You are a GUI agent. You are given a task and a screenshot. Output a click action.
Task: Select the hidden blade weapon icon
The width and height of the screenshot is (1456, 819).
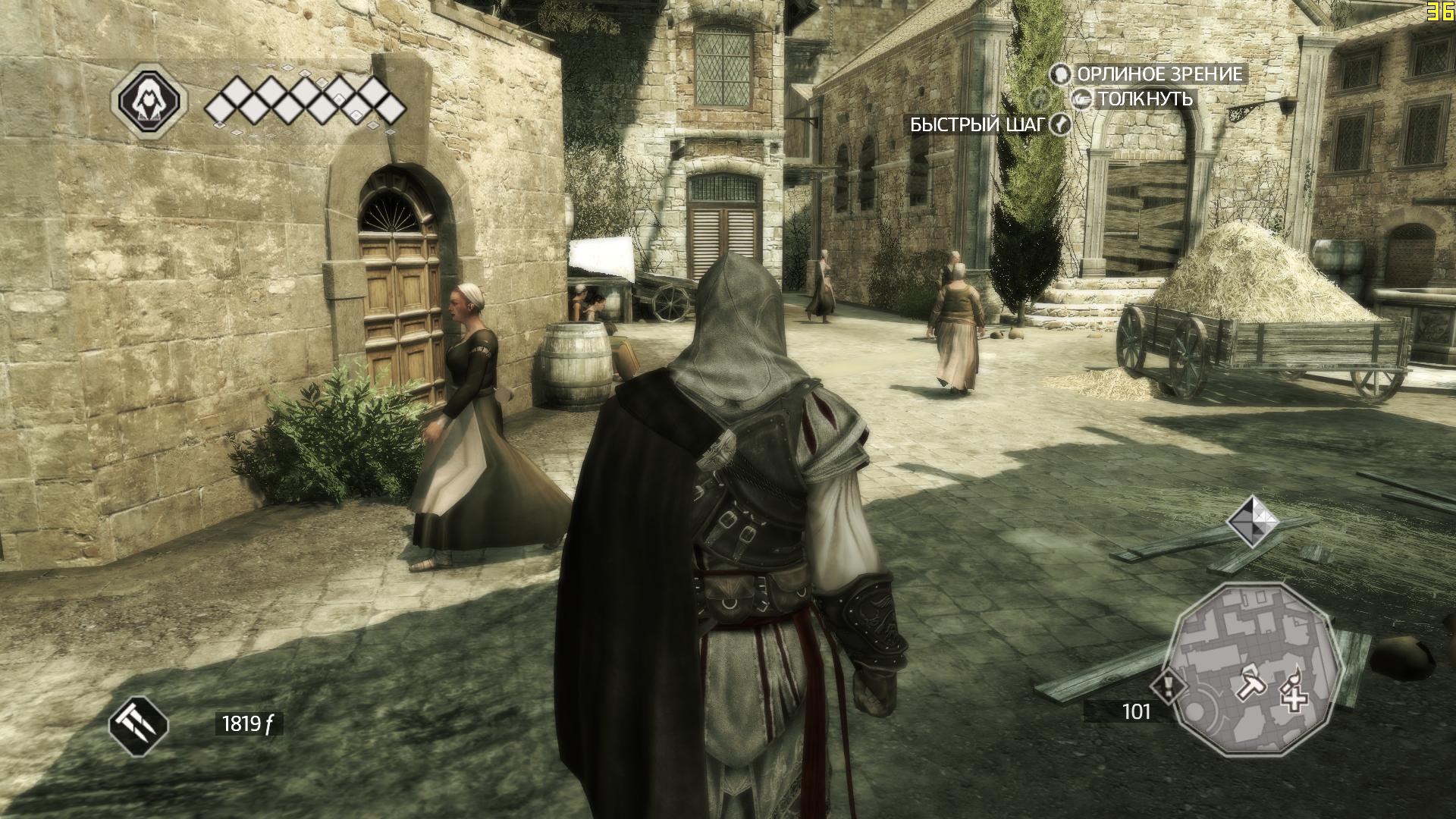(139, 724)
